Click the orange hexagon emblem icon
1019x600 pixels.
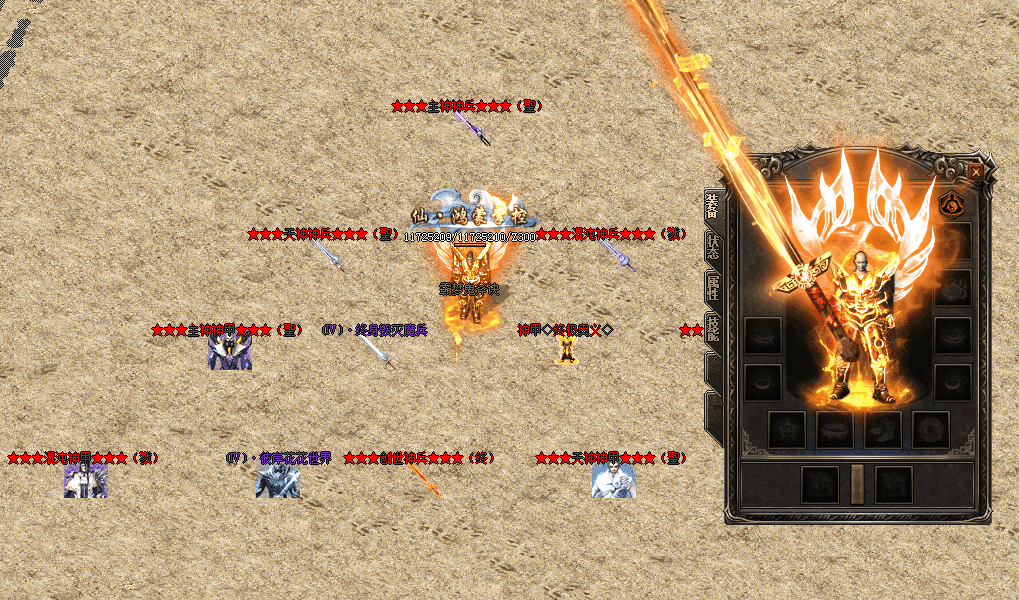[952, 204]
